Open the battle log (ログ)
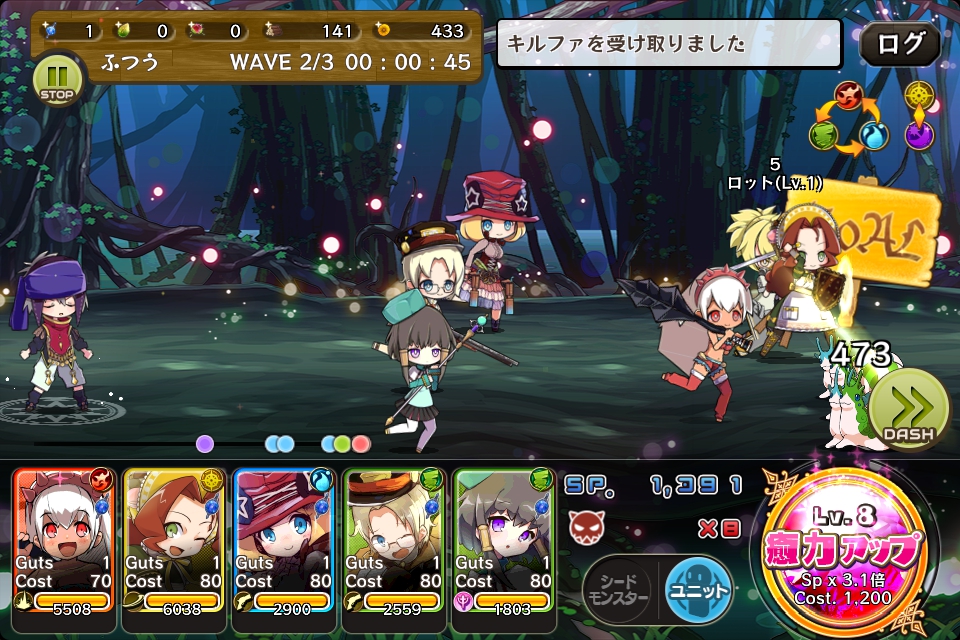960x640 pixels. pyautogui.click(x=899, y=44)
